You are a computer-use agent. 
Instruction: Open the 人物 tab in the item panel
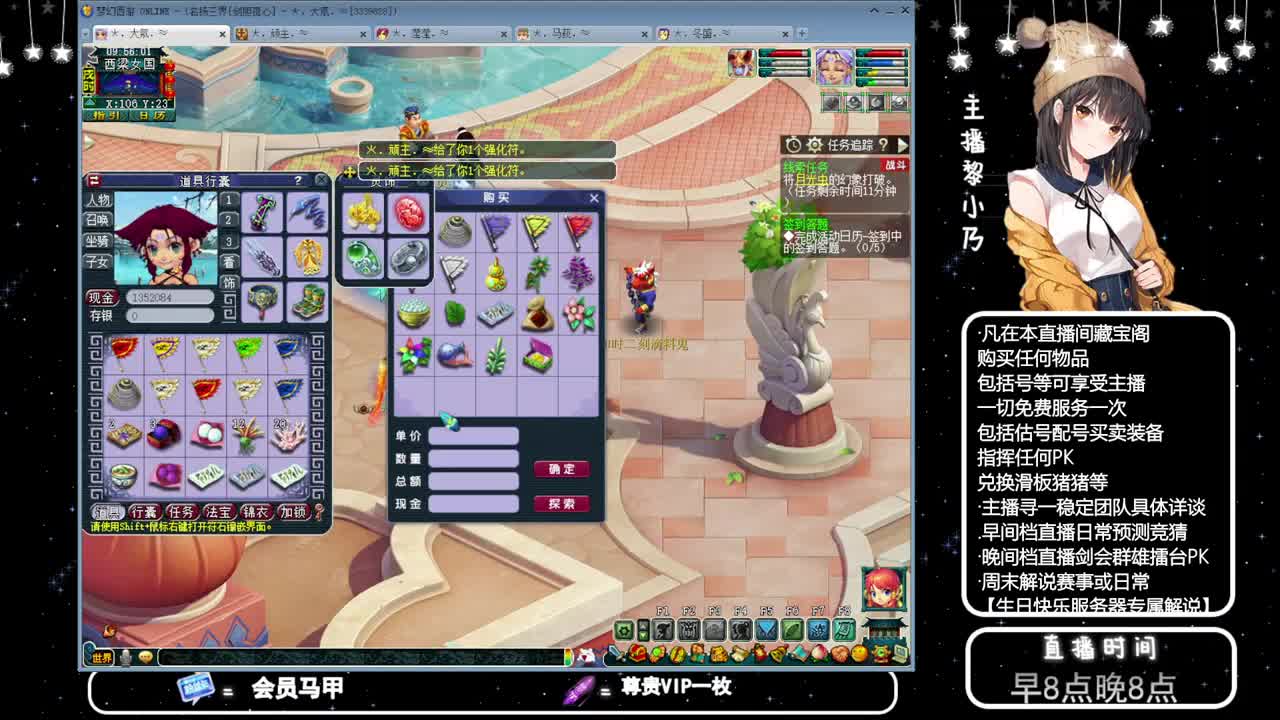tap(98, 198)
